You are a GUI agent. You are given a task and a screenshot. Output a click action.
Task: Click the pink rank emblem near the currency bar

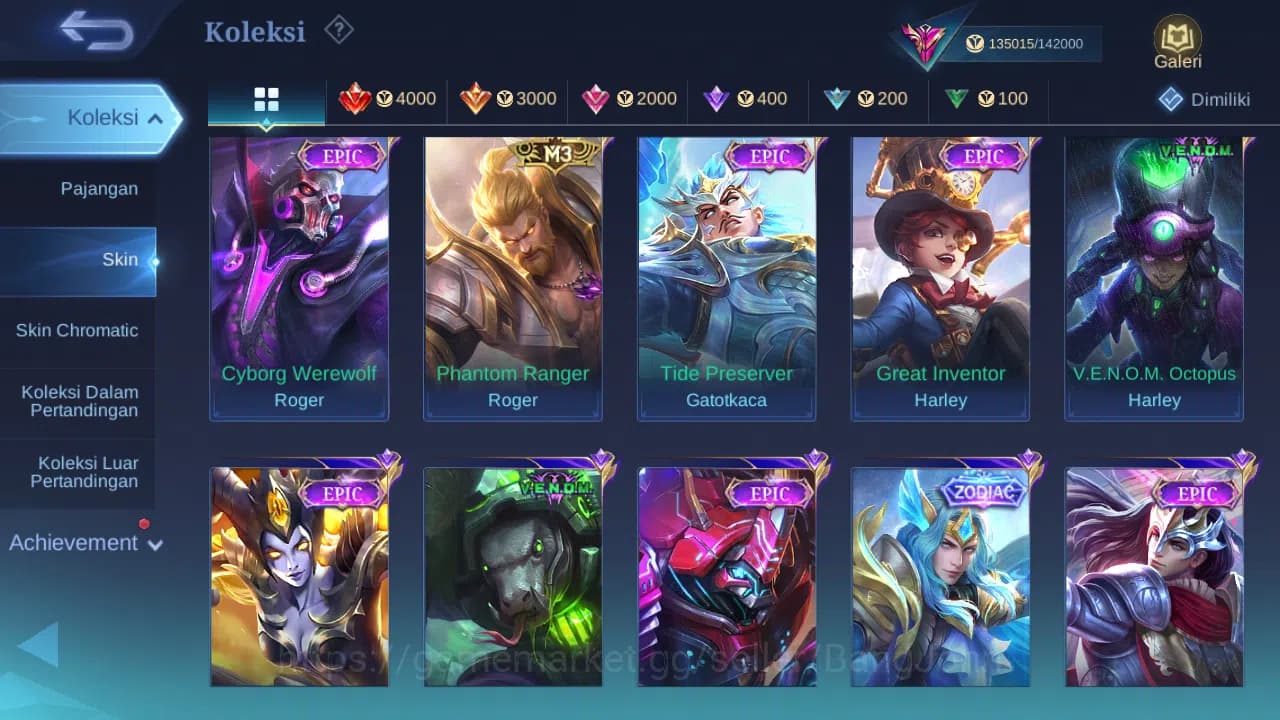[925, 40]
